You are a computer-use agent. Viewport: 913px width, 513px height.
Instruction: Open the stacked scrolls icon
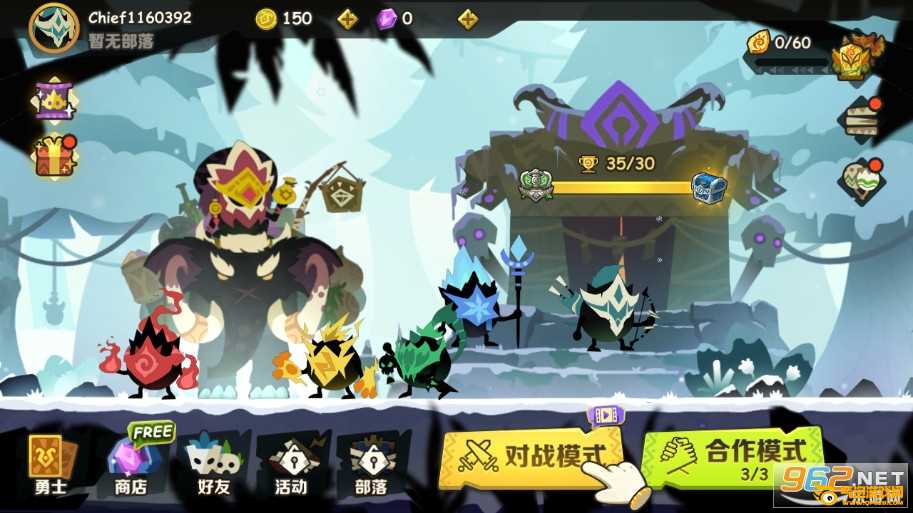pos(860,117)
